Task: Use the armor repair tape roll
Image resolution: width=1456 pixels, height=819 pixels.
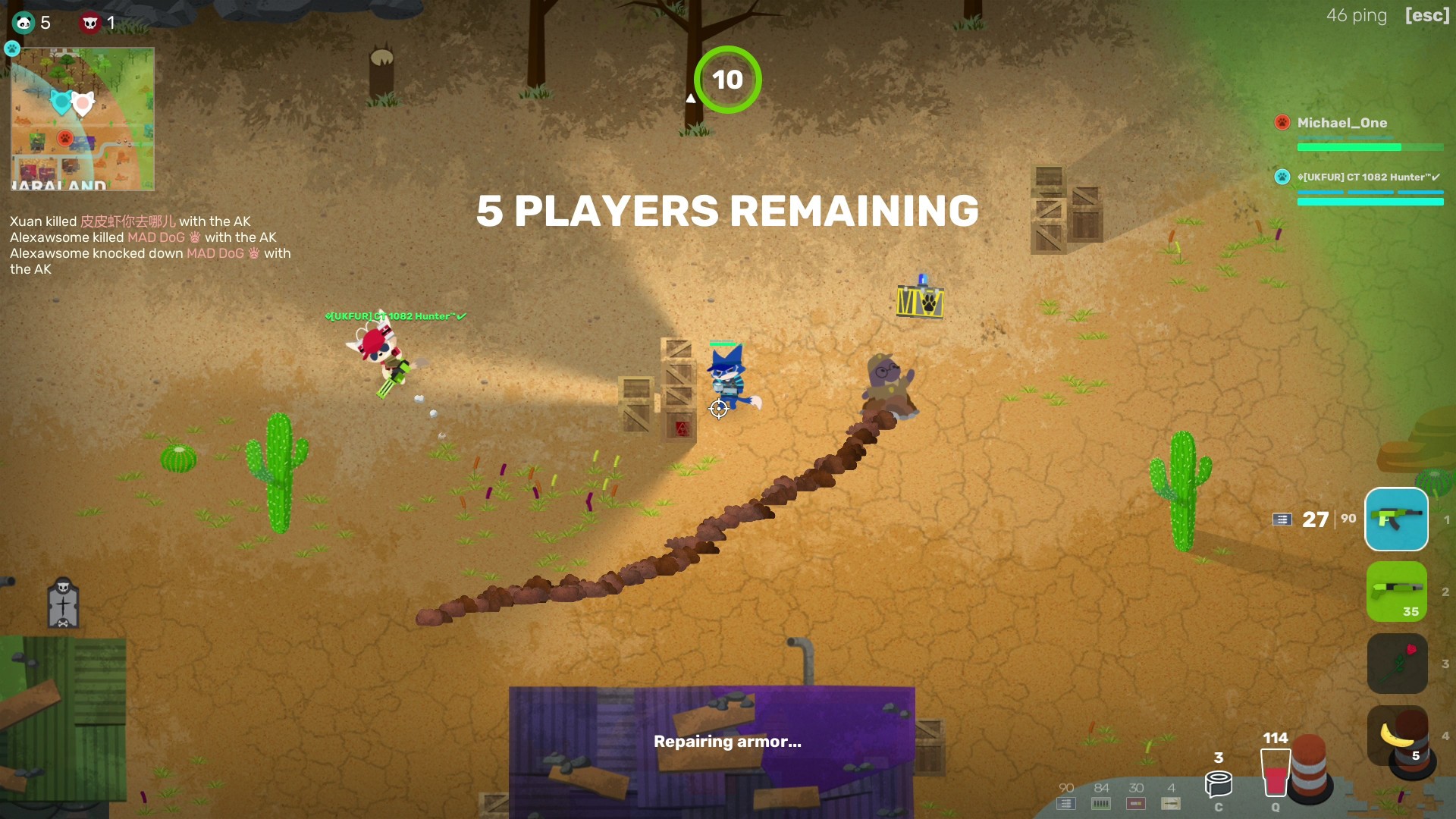Action: point(1218,783)
